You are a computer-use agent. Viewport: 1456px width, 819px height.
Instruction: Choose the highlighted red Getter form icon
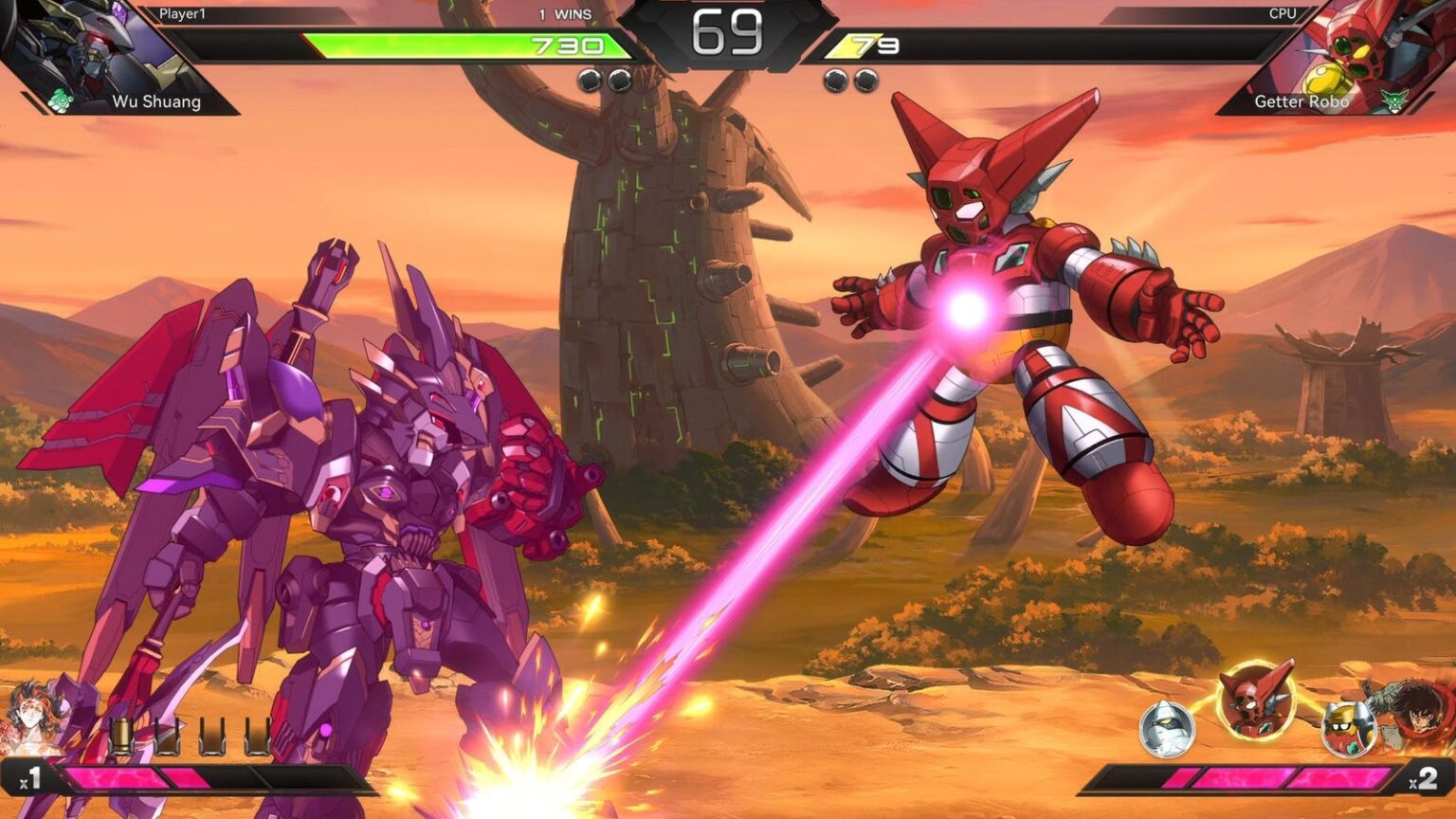pos(1256,701)
